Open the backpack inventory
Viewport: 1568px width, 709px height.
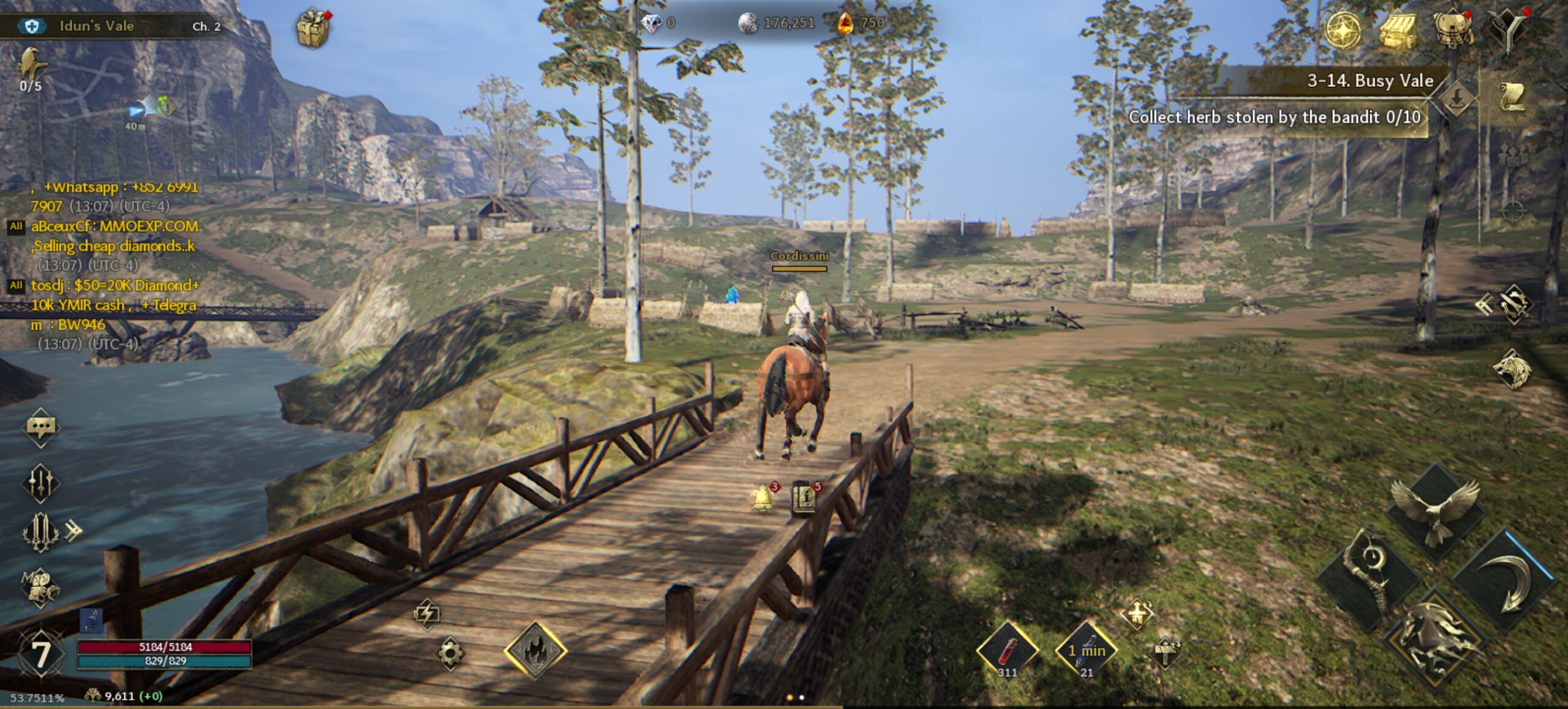1453,30
